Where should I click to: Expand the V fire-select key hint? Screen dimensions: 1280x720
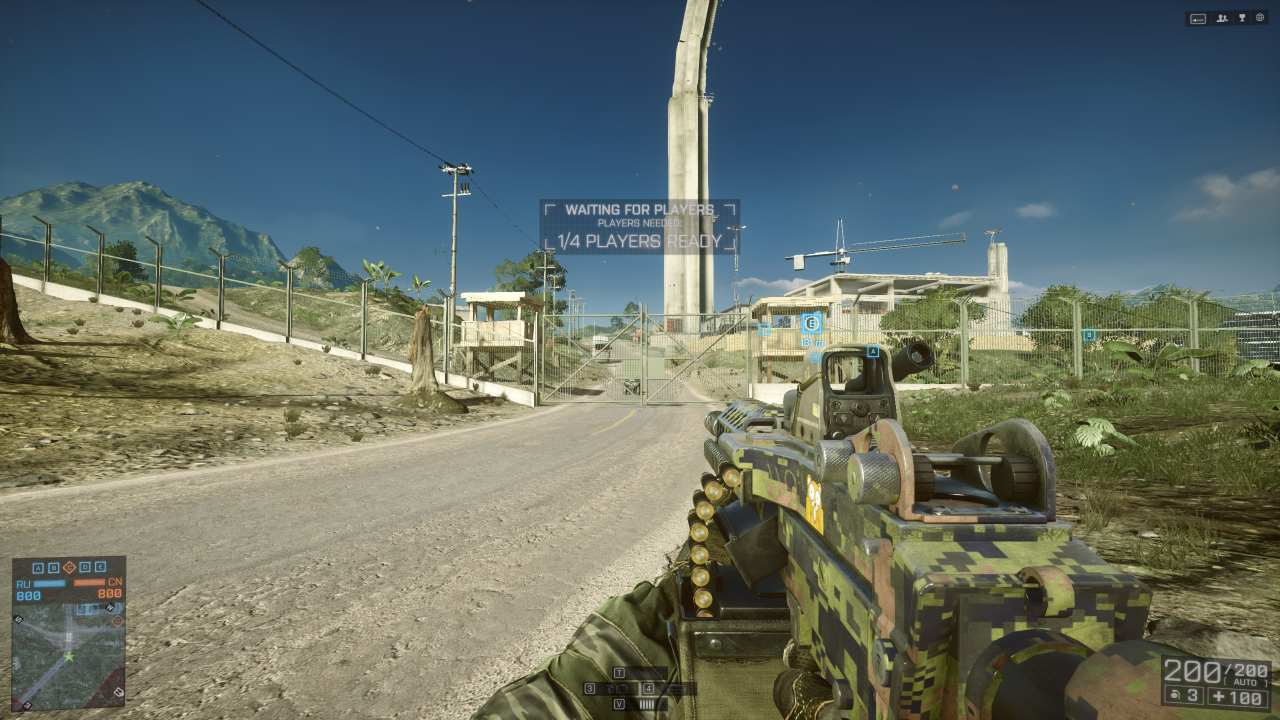[620, 703]
